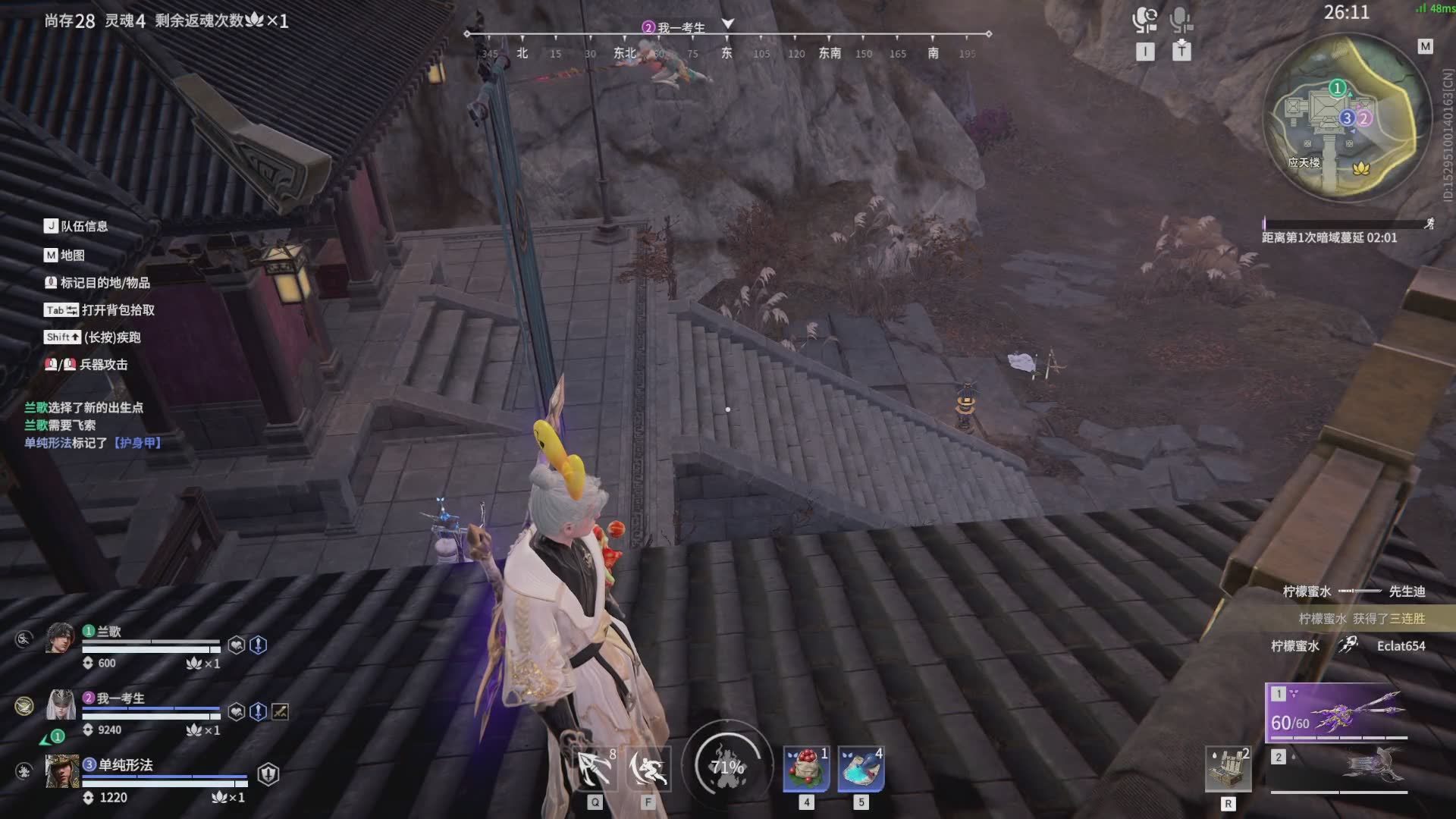Toggle the voice chat speaker icon
This screenshot has width=1456, height=819.
[x=1144, y=20]
